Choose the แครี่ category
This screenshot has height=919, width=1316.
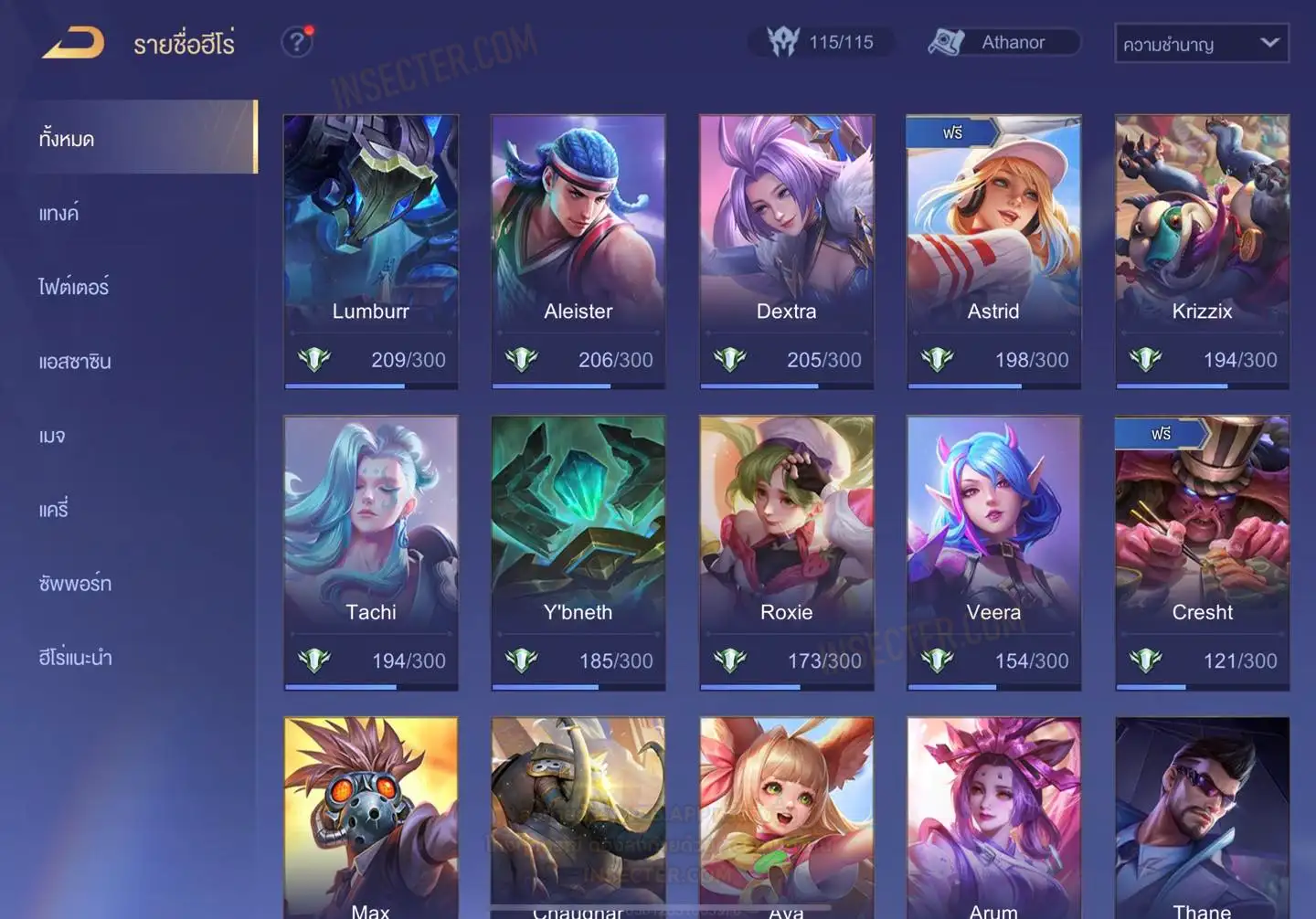(53, 510)
